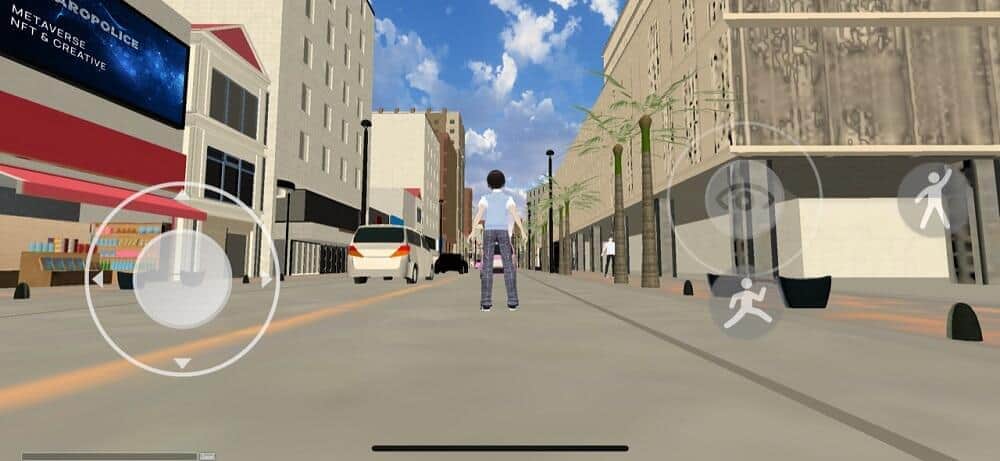Tap the movement joystick center knob
Viewport: 1000px width, 461px height.
(x=182, y=279)
